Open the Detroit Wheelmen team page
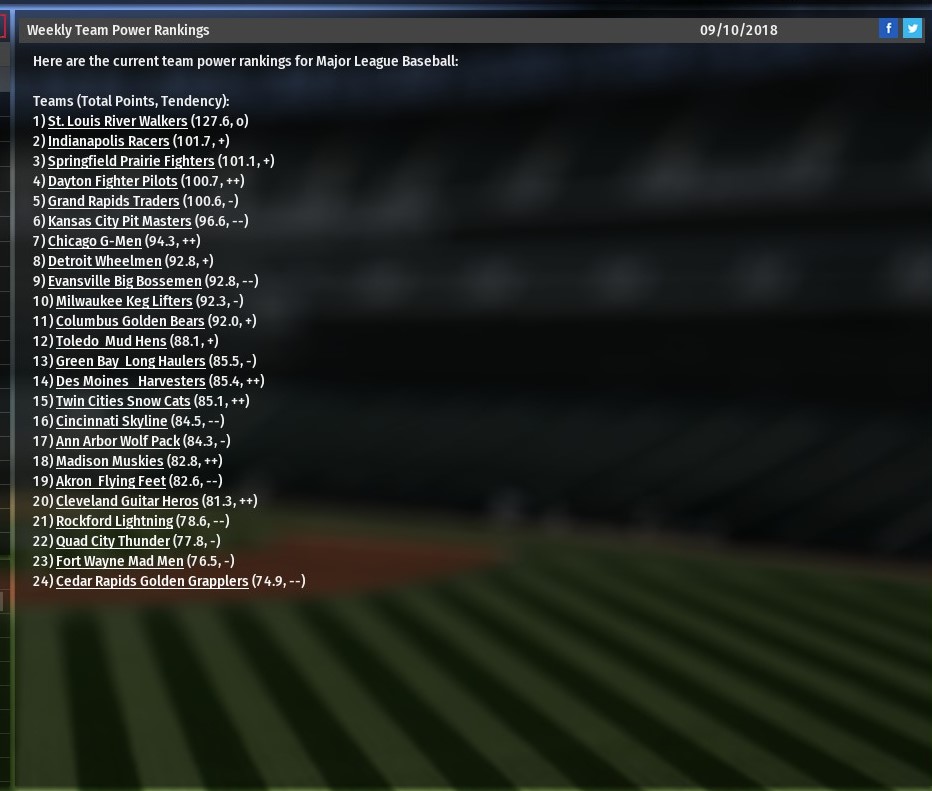 pyautogui.click(x=104, y=261)
